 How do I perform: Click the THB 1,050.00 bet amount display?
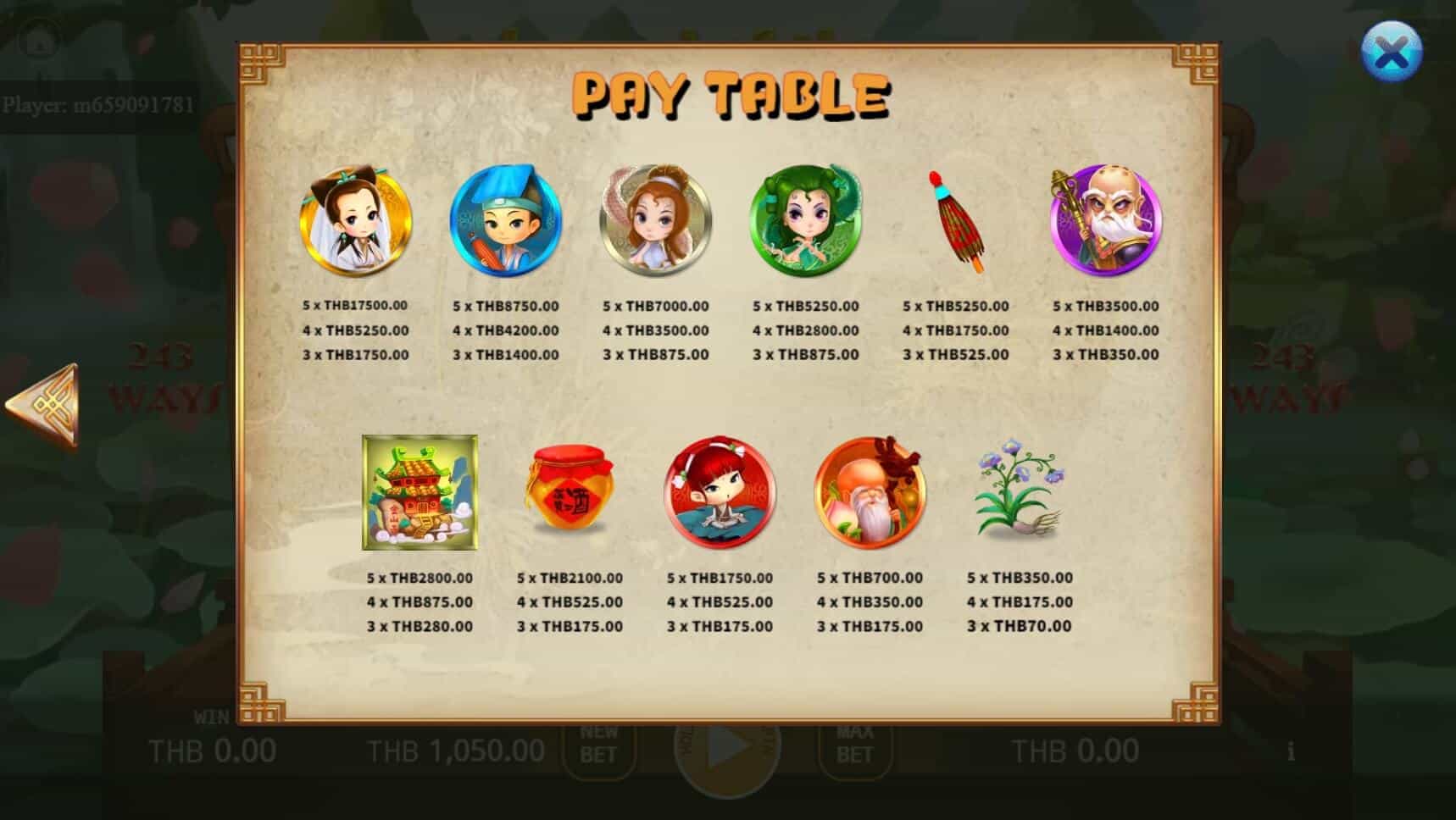[457, 749]
